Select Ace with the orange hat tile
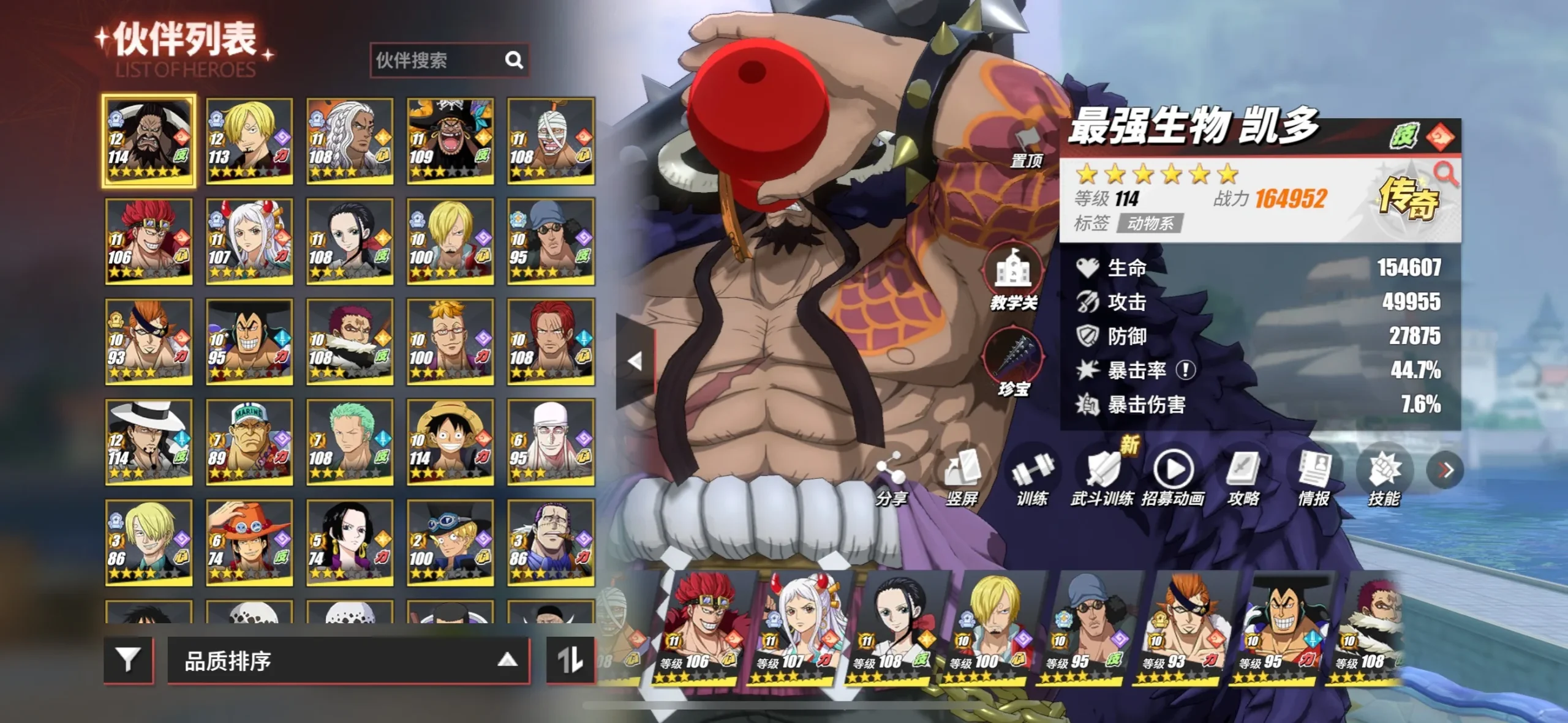The image size is (1568, 723). [249, 542]
